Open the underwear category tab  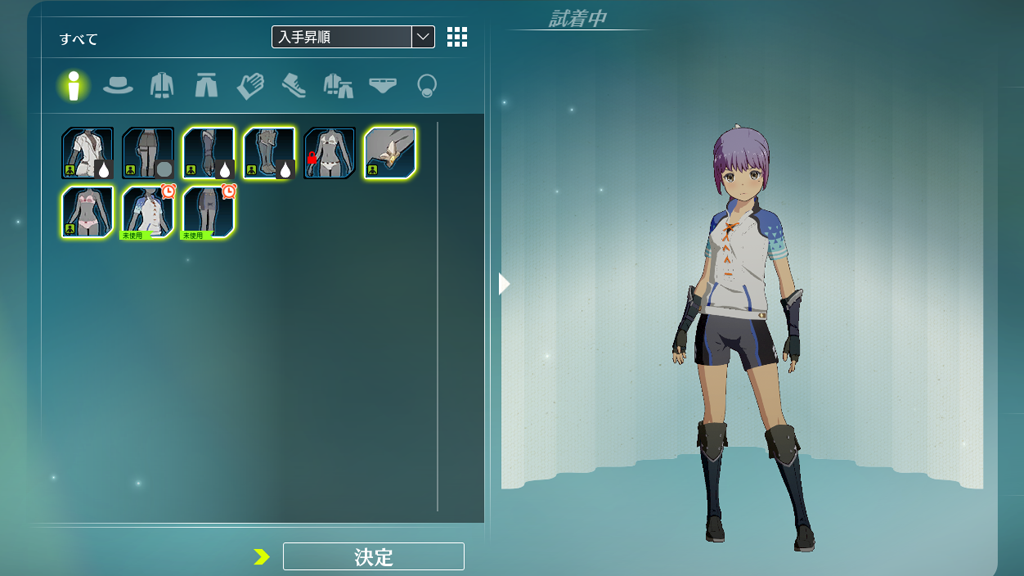(382, 86)
